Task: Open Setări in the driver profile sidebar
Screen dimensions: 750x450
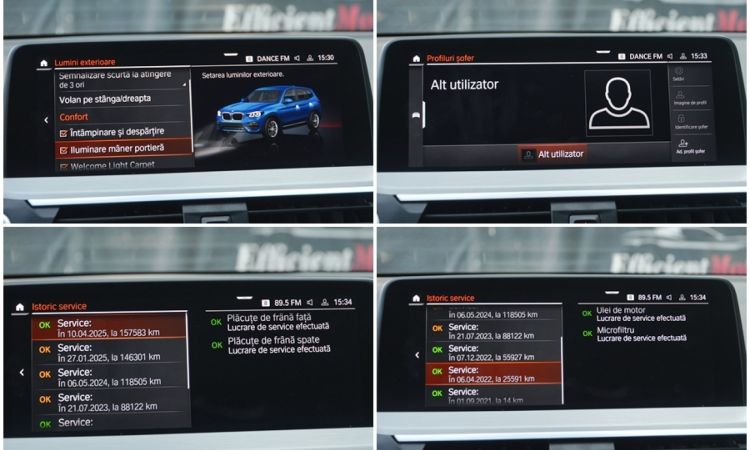Action: click(679, 75)
